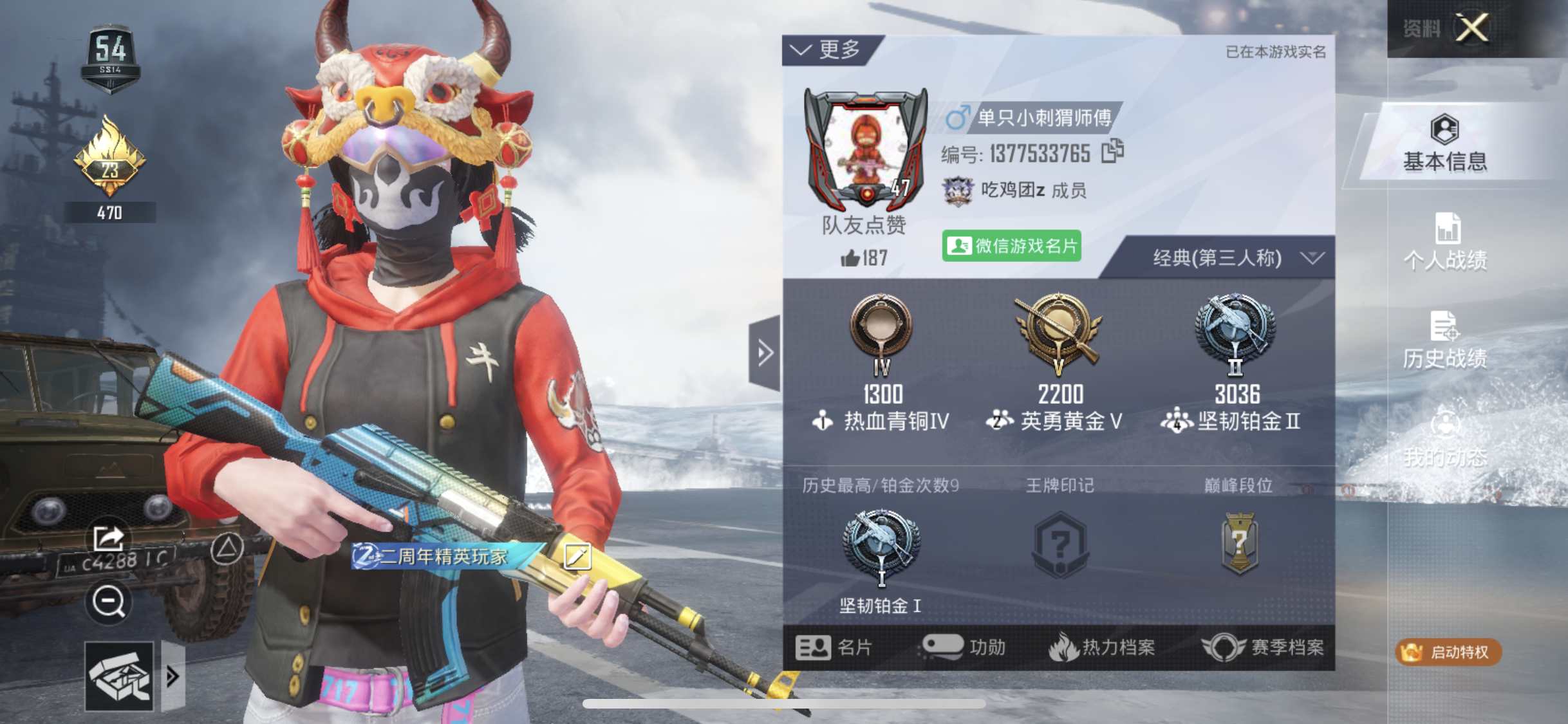Open the 赛季档案 section
Viewport: 1568px width, 724px height.
[x=1263, y=647]
